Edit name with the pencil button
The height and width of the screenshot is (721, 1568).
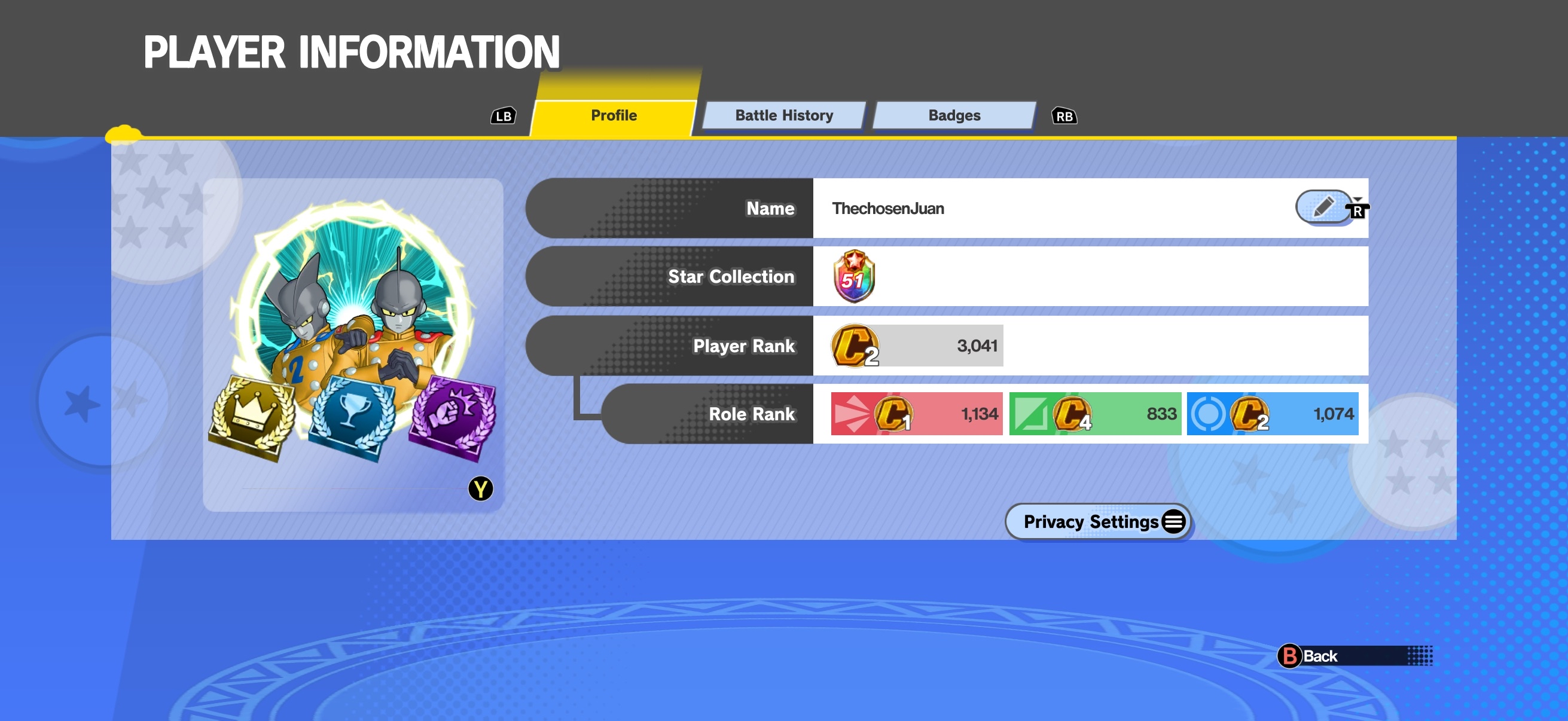tap(1323, 207)
